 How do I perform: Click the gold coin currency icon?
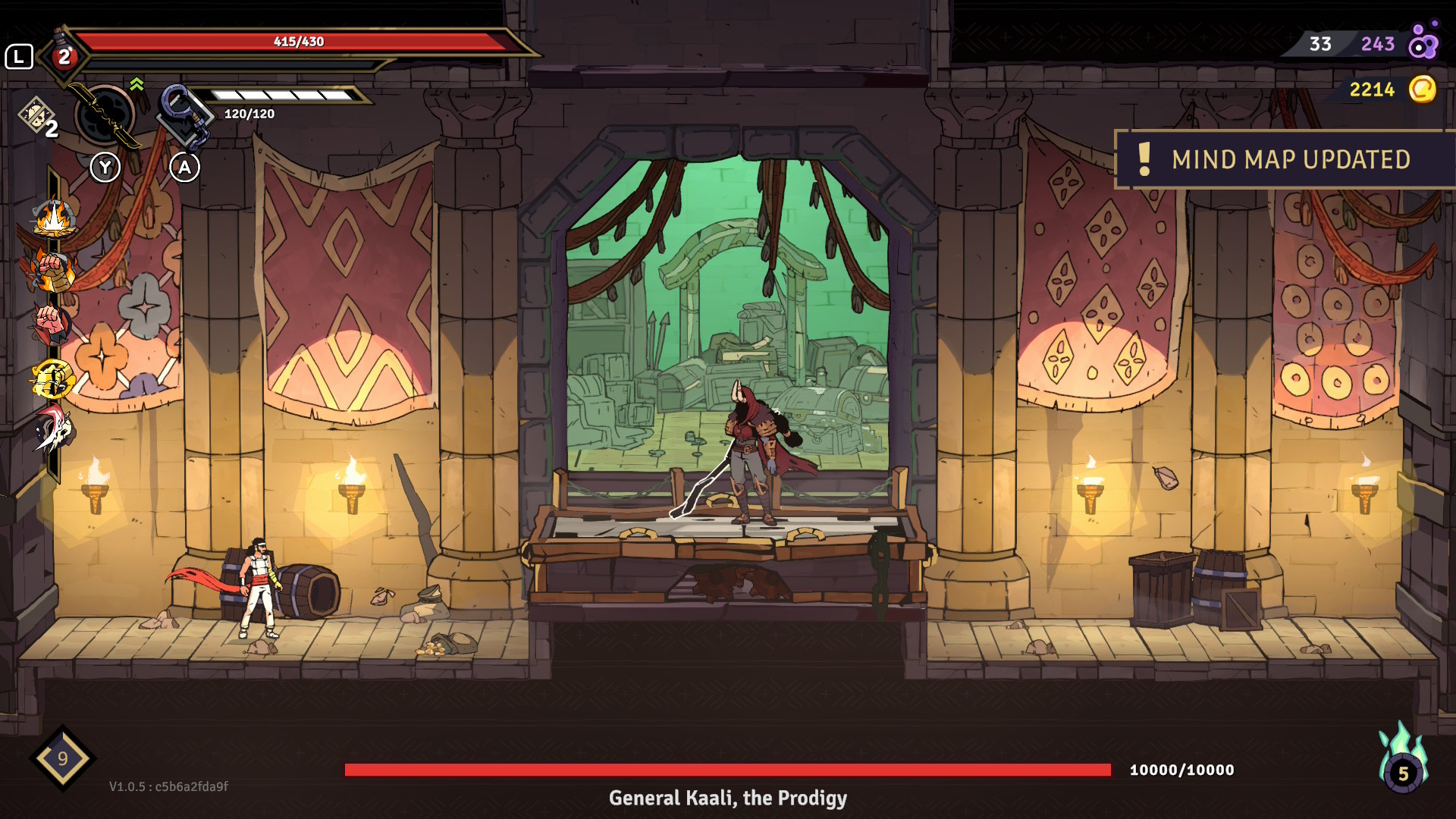point(1422,89)
